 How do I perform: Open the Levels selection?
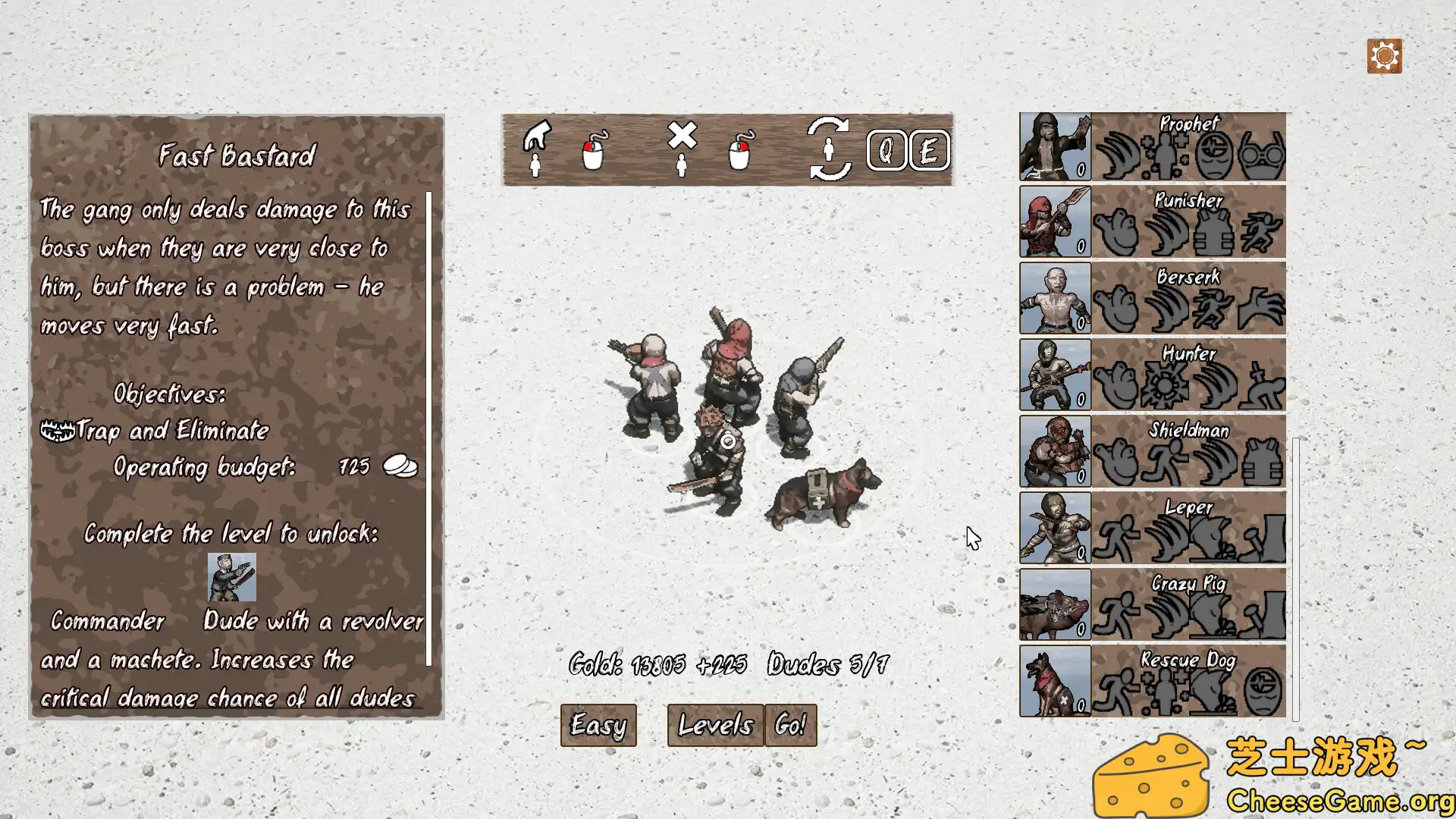point(715,725)
